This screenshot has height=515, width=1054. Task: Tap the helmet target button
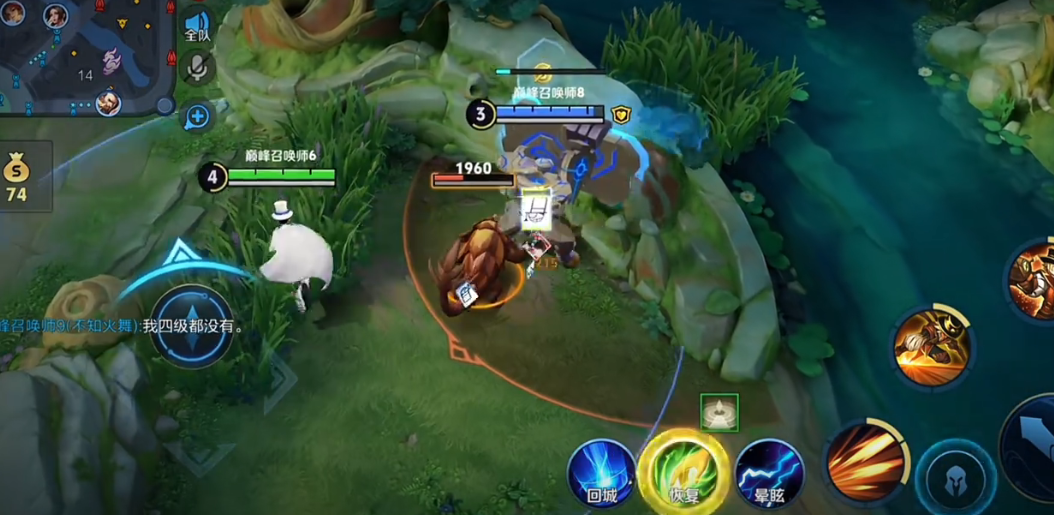pyautogui.click(x=955, y=481)
